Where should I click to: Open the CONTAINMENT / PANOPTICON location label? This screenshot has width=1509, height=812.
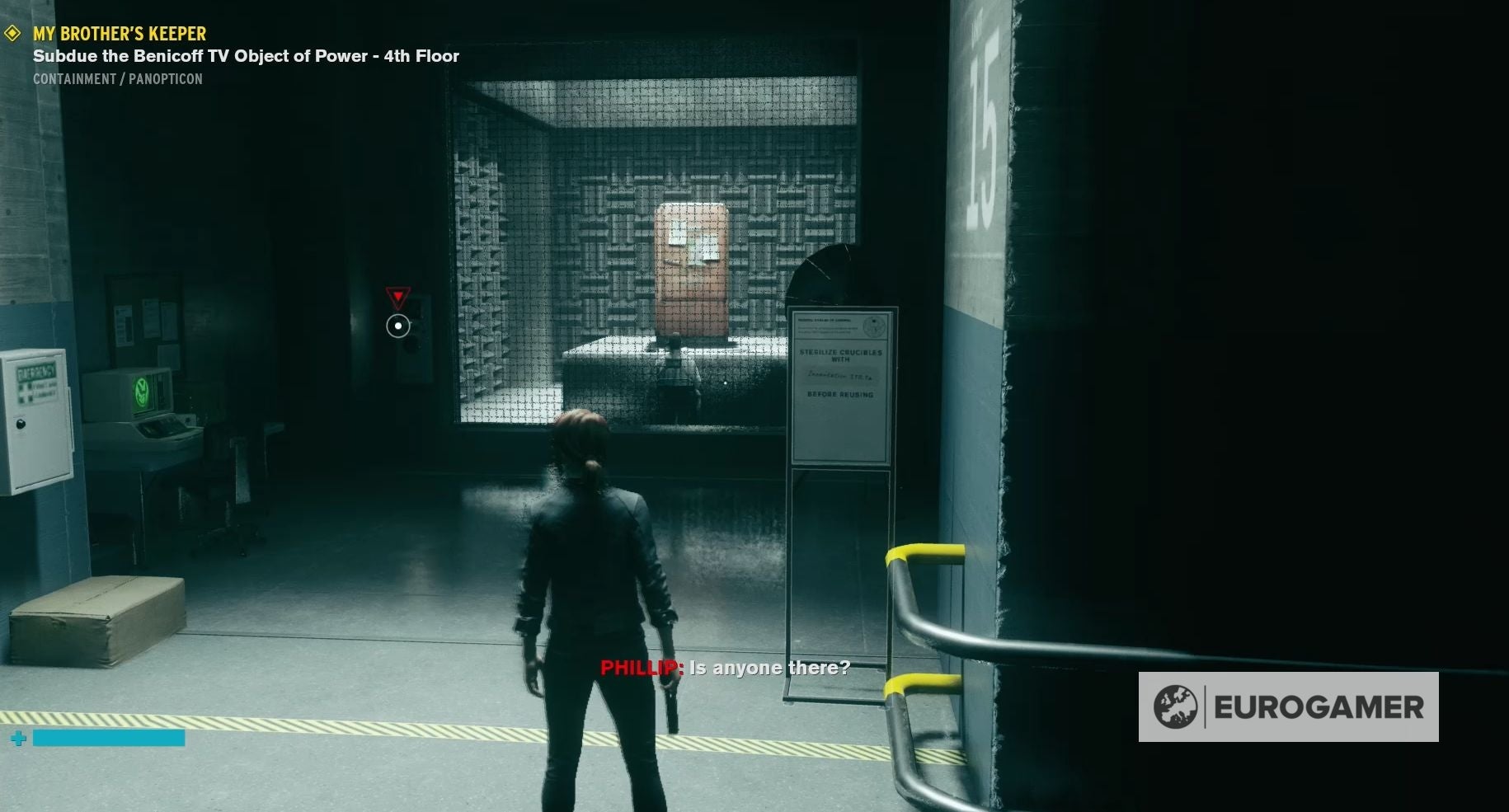point(116,79)
